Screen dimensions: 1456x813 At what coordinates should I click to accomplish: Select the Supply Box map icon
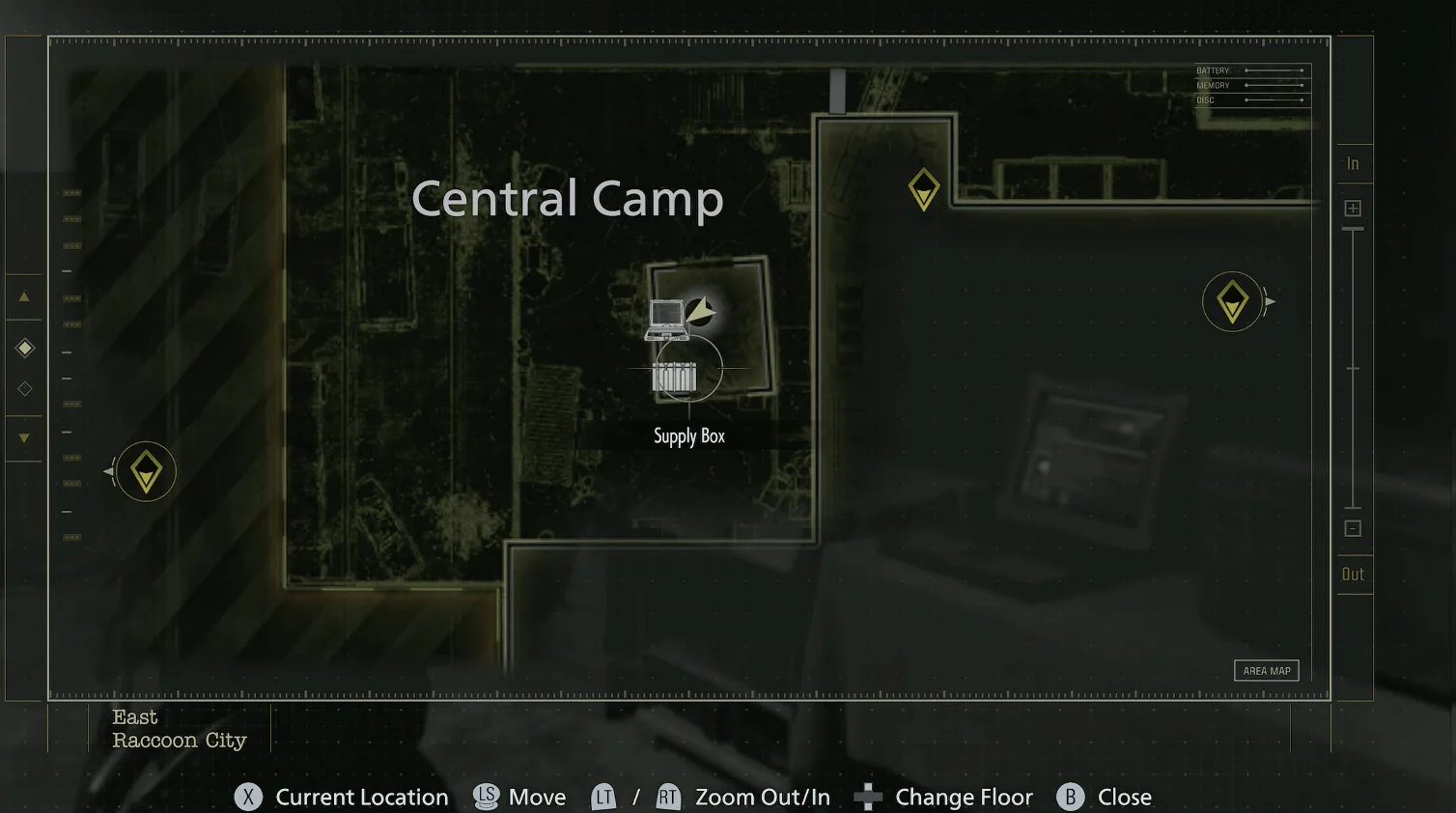674,377
